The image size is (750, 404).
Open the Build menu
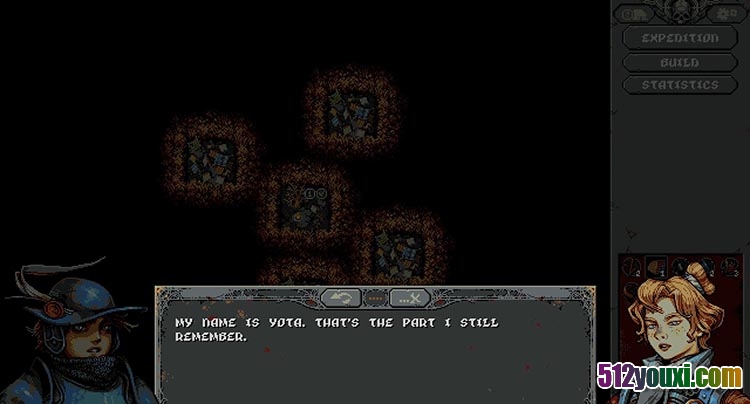680,62
